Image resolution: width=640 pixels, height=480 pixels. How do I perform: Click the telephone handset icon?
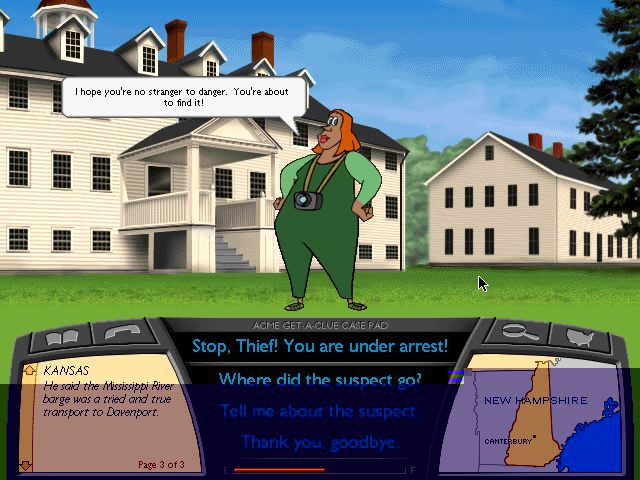click(x=120, y=335)
